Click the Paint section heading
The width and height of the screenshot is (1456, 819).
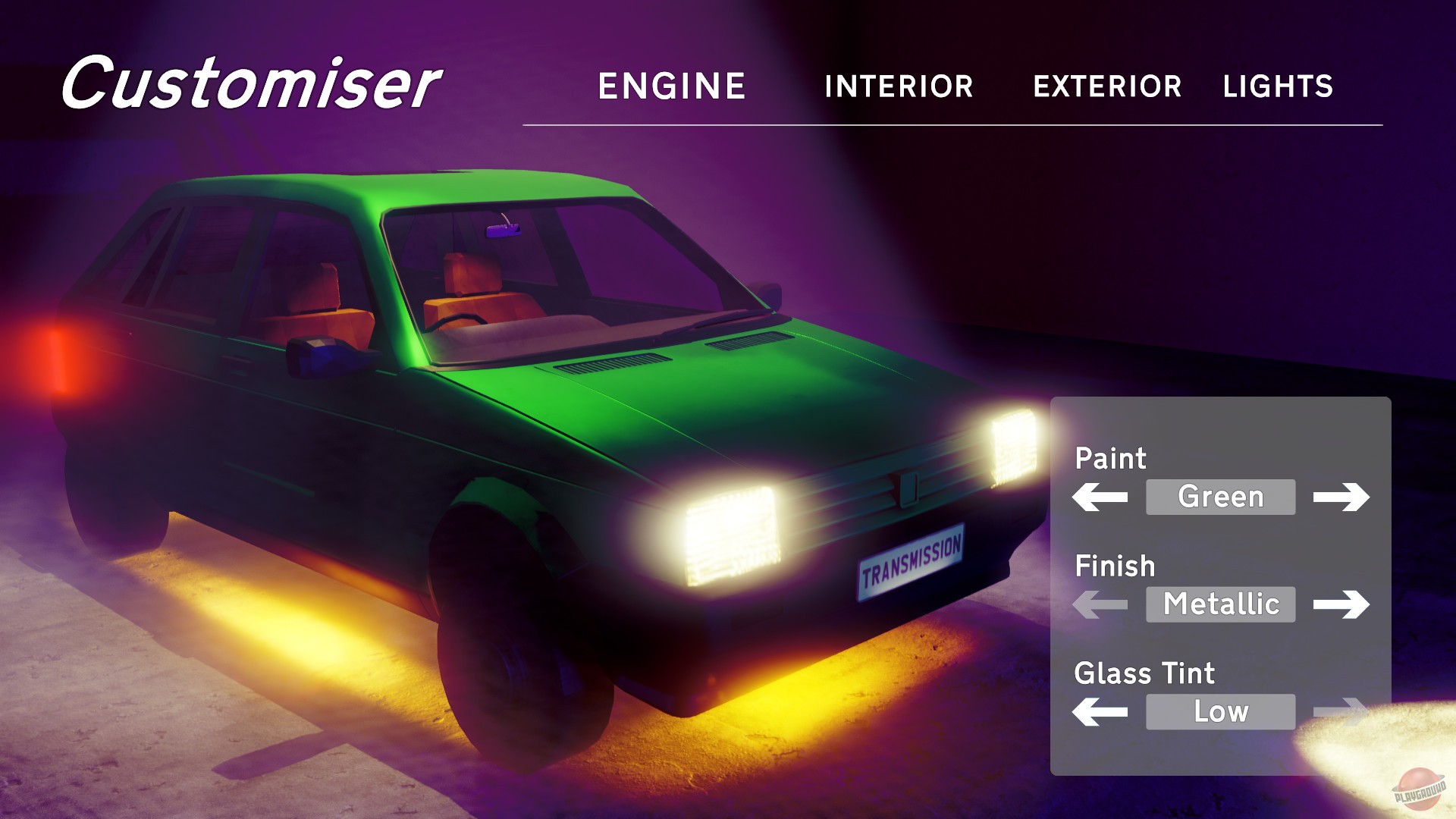pyautogui.click(x=1111, y=459)
